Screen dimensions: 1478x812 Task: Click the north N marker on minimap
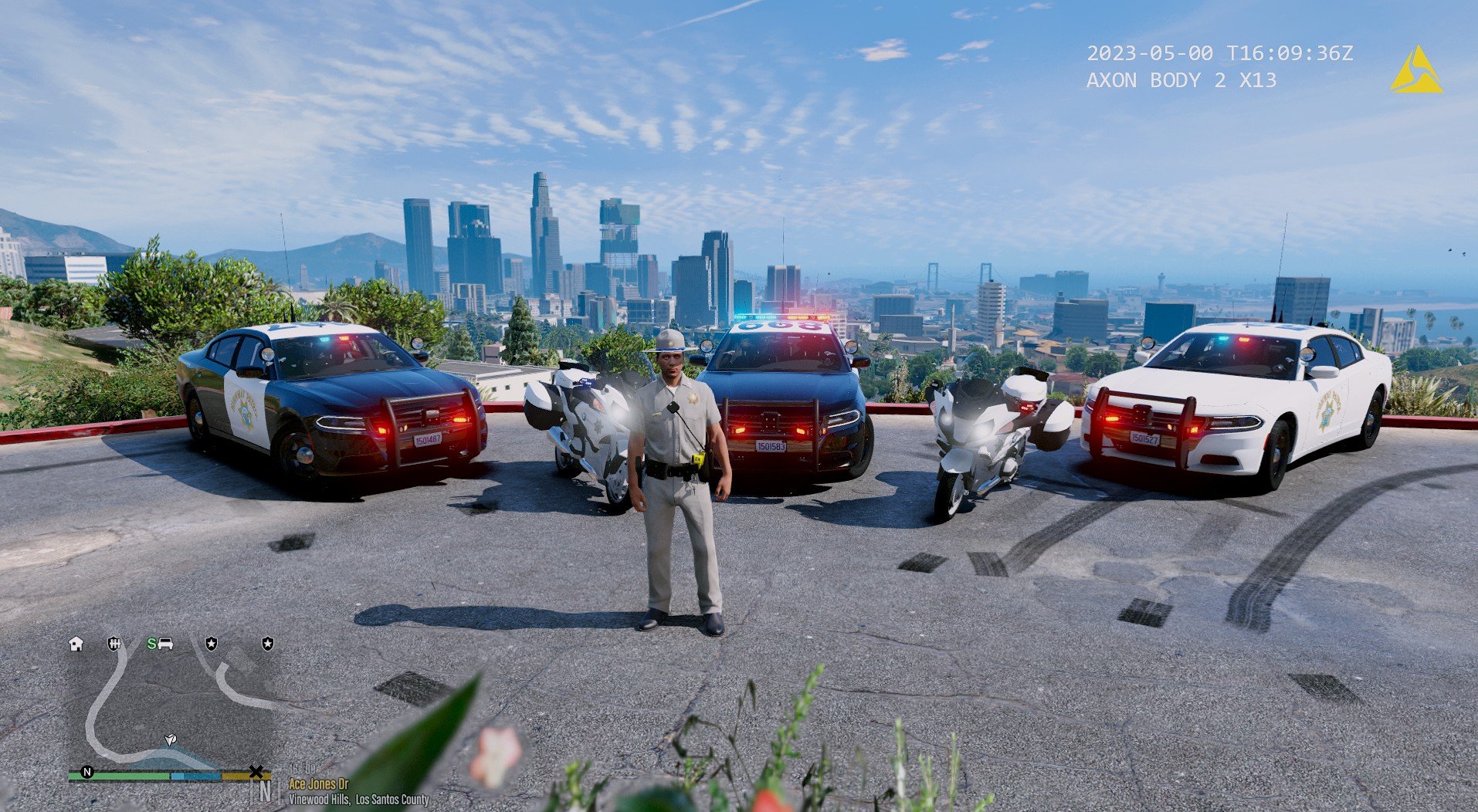87,772
